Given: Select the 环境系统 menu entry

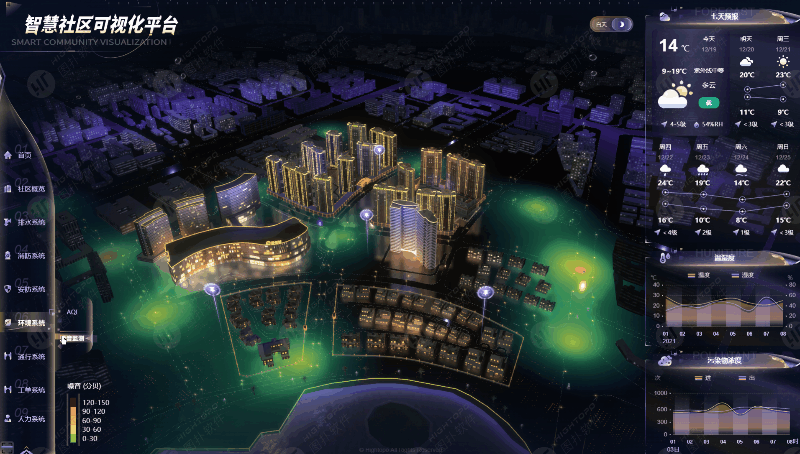Looking at the screenshot, I should [29, 323].
